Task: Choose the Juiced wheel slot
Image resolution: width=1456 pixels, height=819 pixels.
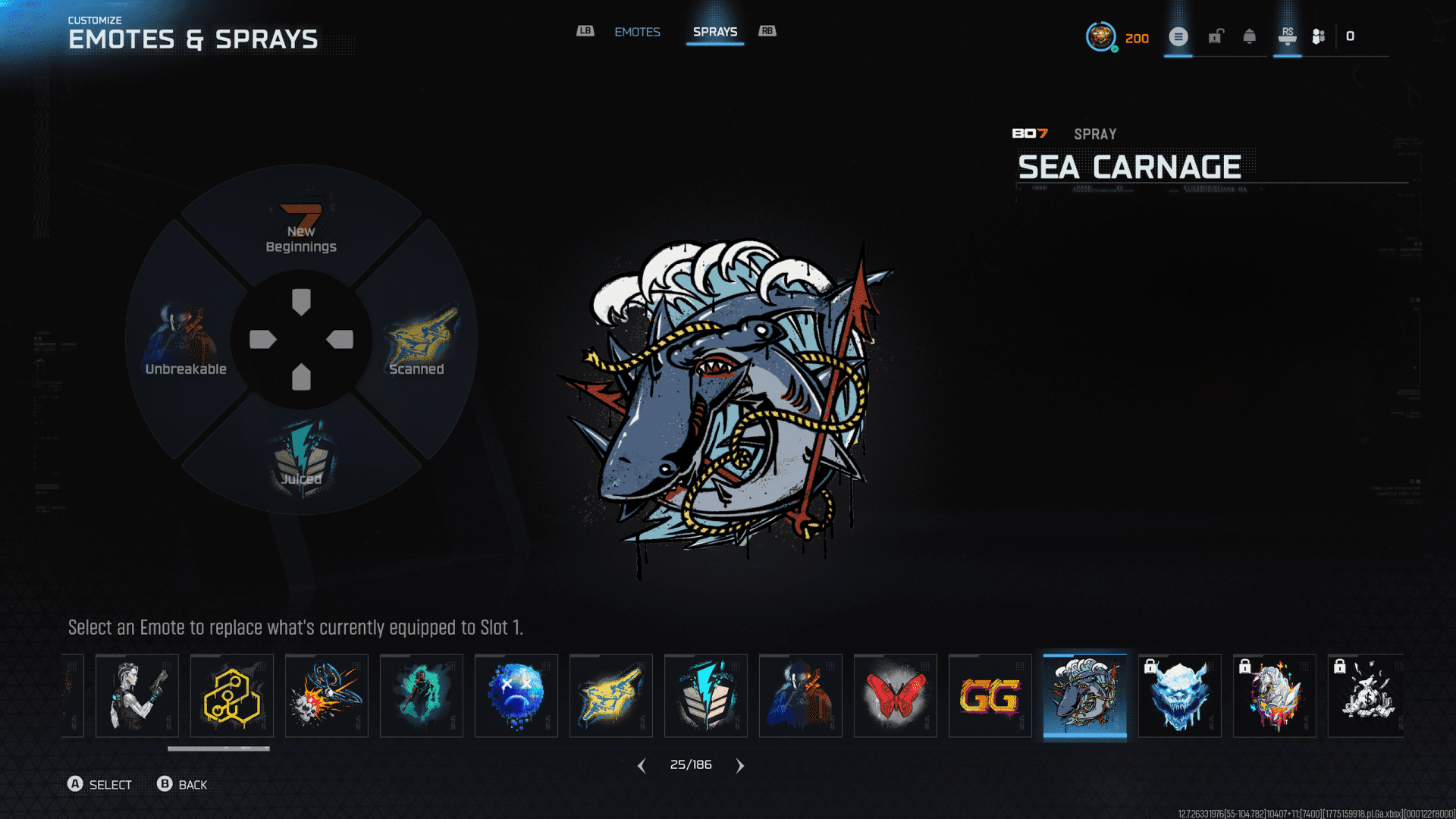Action: 301,457
